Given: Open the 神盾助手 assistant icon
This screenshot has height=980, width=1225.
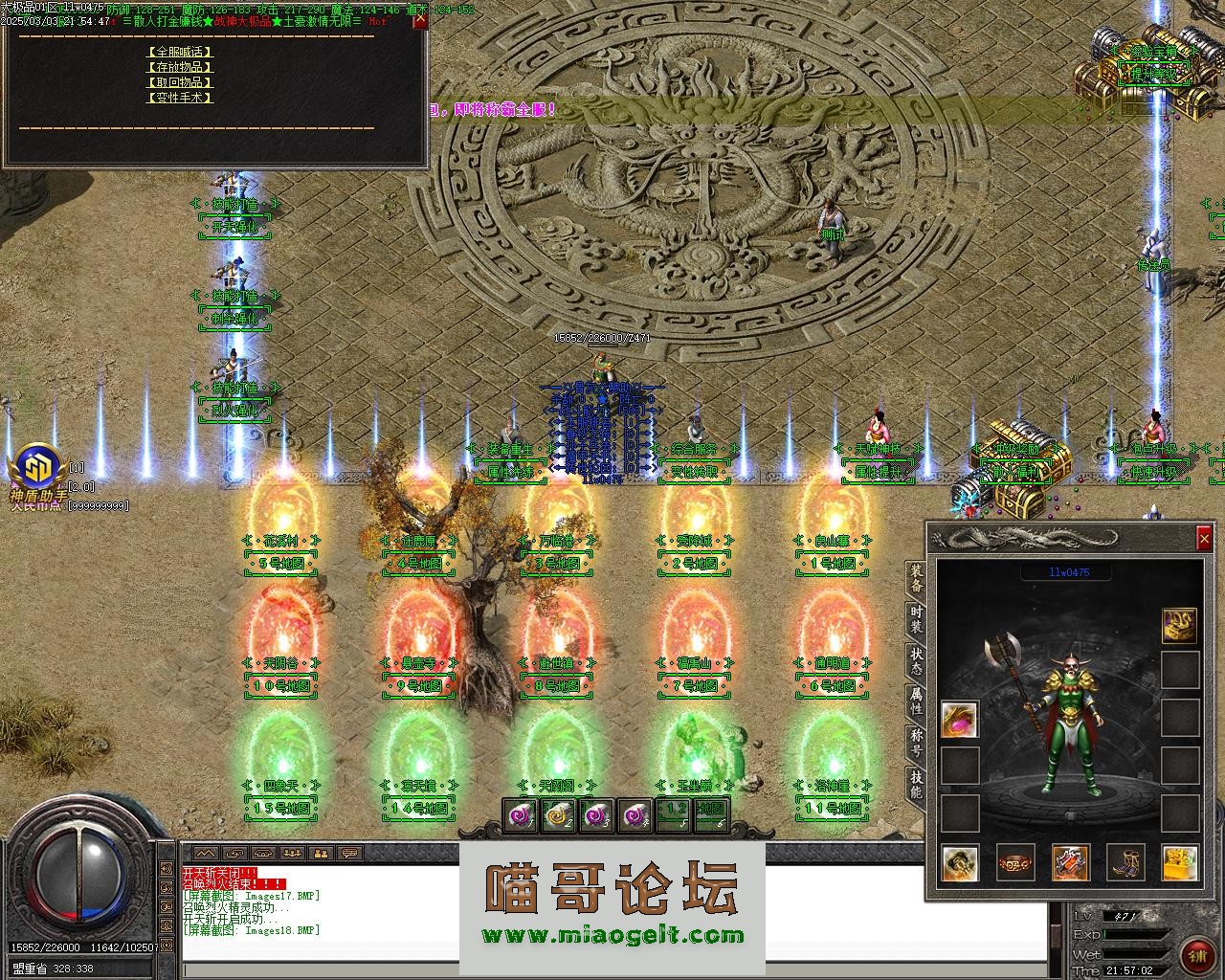Looking at the screenshot, I should pyautogui.click(x=36, y=468).
